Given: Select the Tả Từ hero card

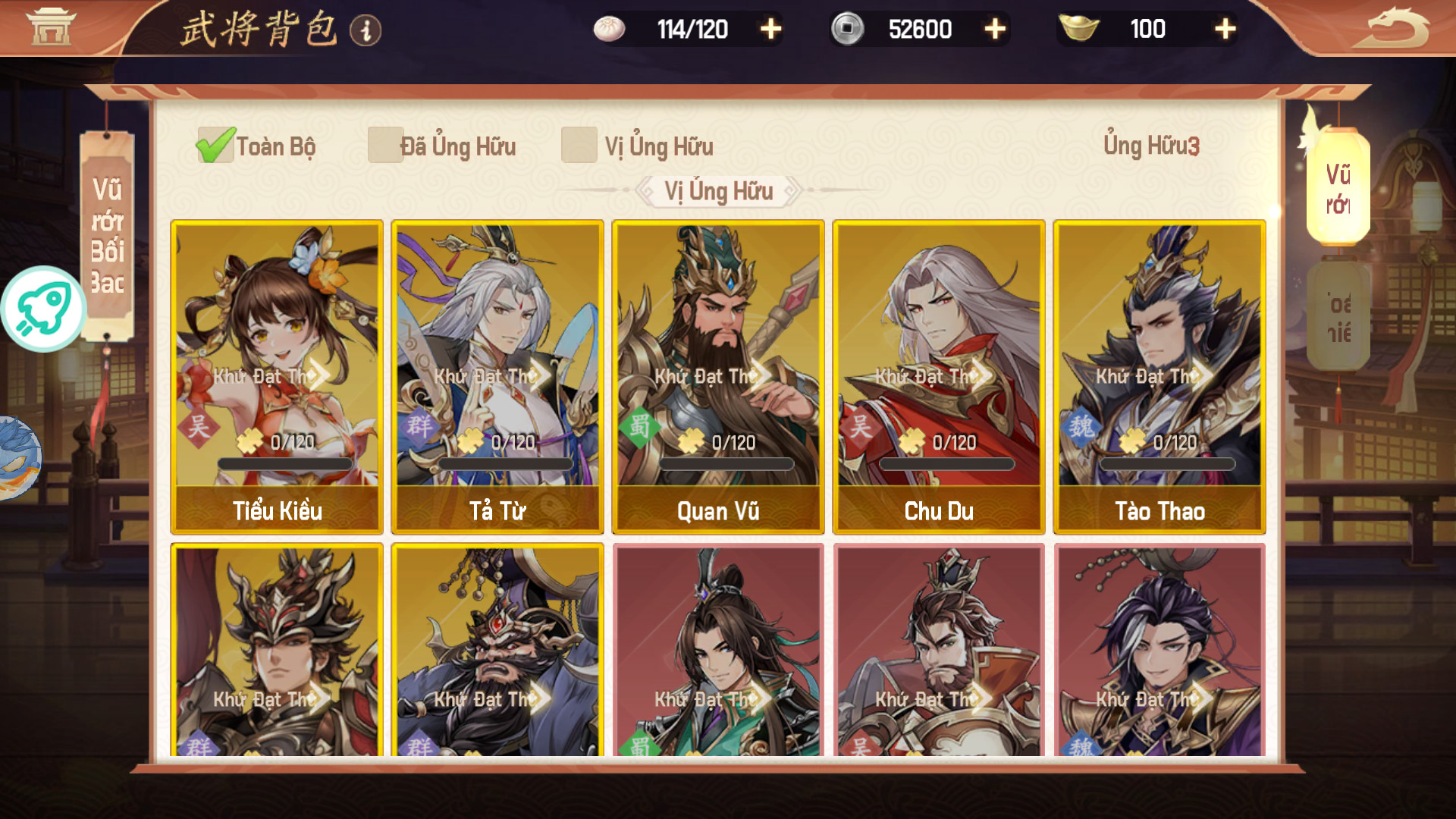Looking at the screenshot, I should (497, 377).
